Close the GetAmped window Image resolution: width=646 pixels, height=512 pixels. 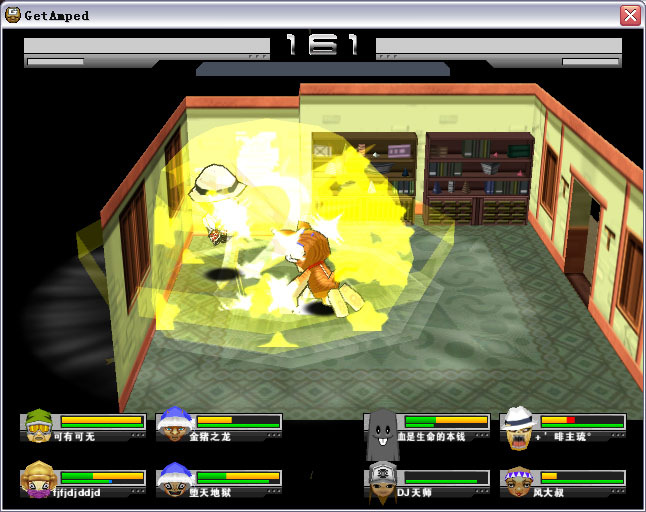pyautogui.click(x=630, y=15)
